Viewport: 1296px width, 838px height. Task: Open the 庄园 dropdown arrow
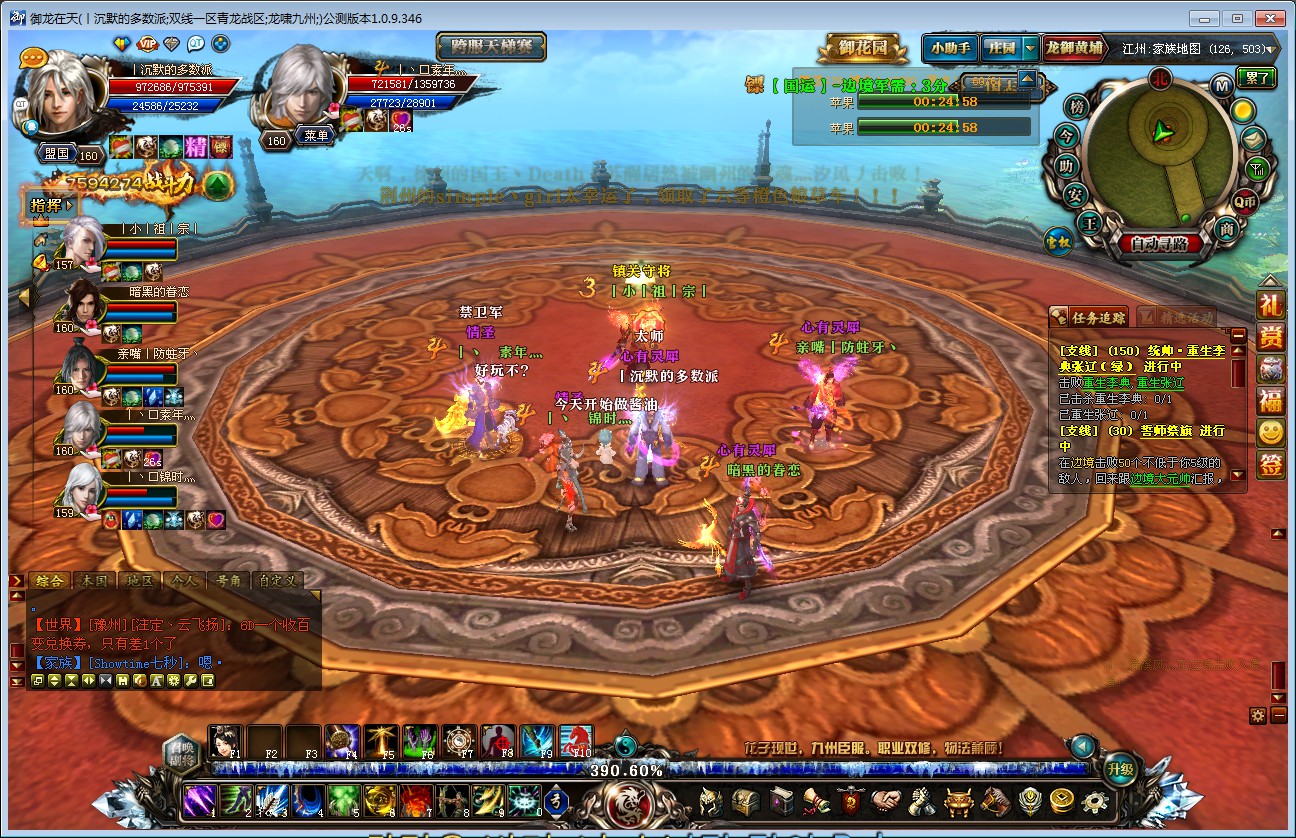[1029, 47]
